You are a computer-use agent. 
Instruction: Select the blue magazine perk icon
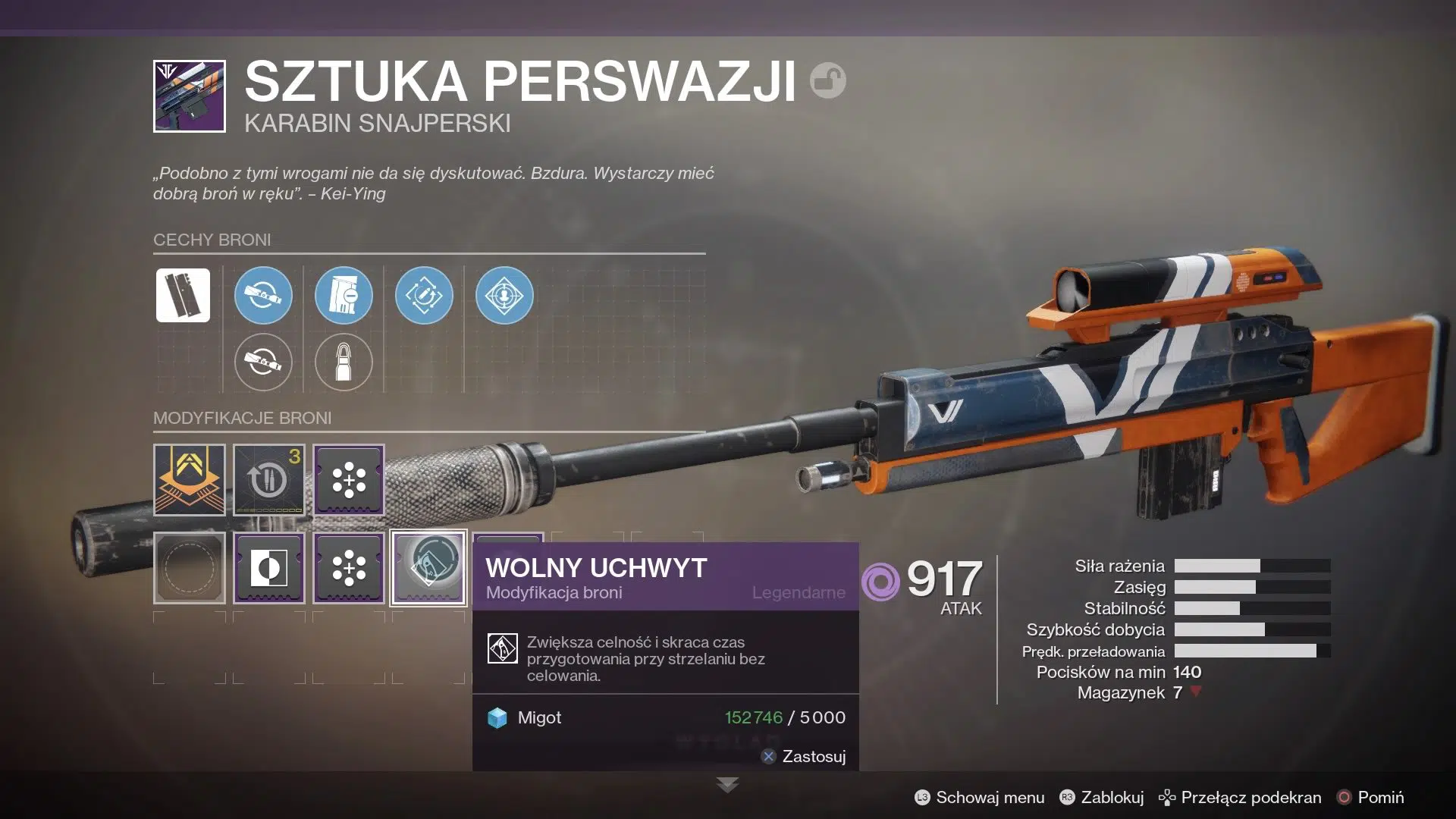tap(344, 296)
